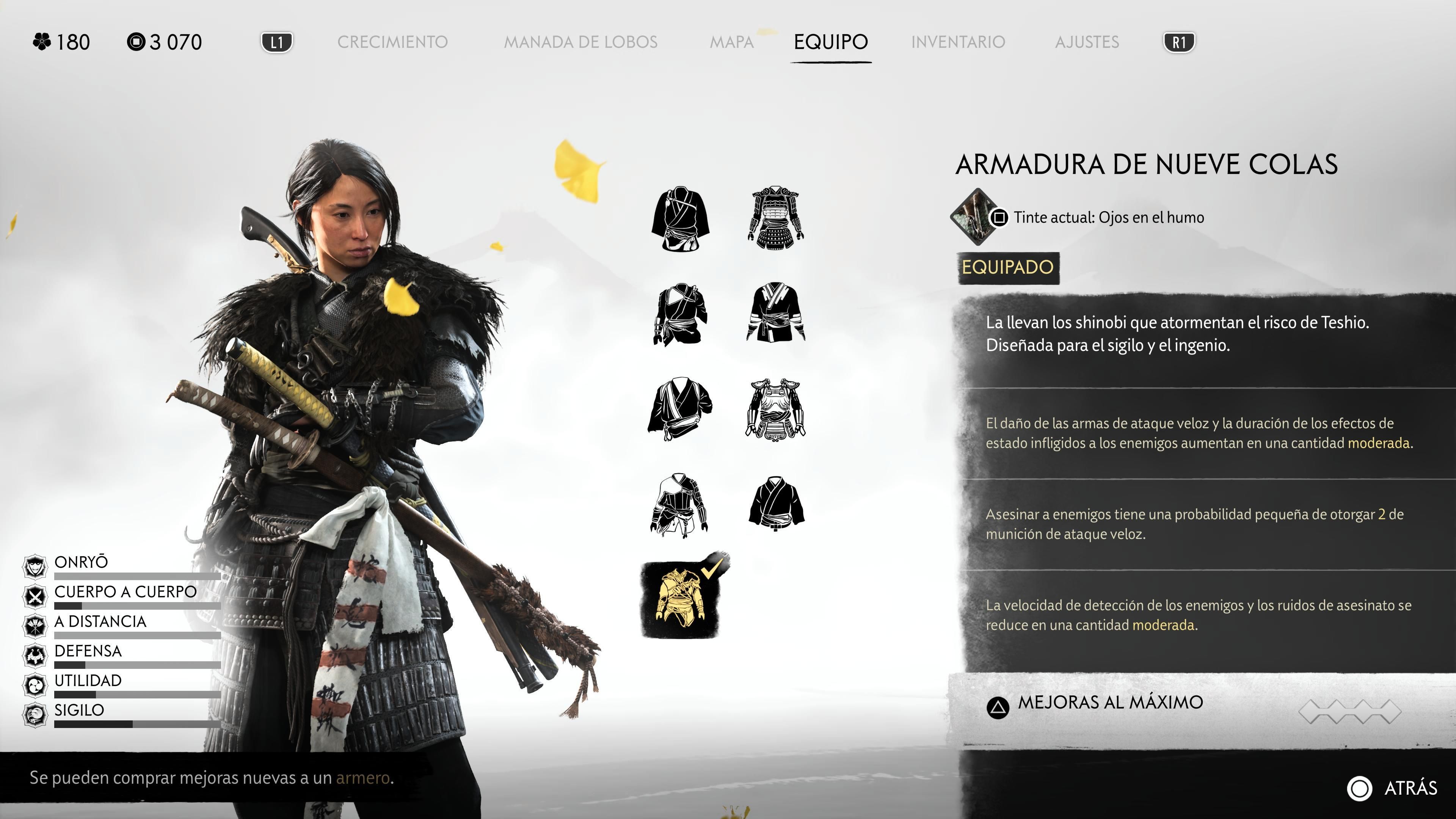Switch to the INVENTARIO tab
This screenshot has height=819, width=1456.
point(958,42)
